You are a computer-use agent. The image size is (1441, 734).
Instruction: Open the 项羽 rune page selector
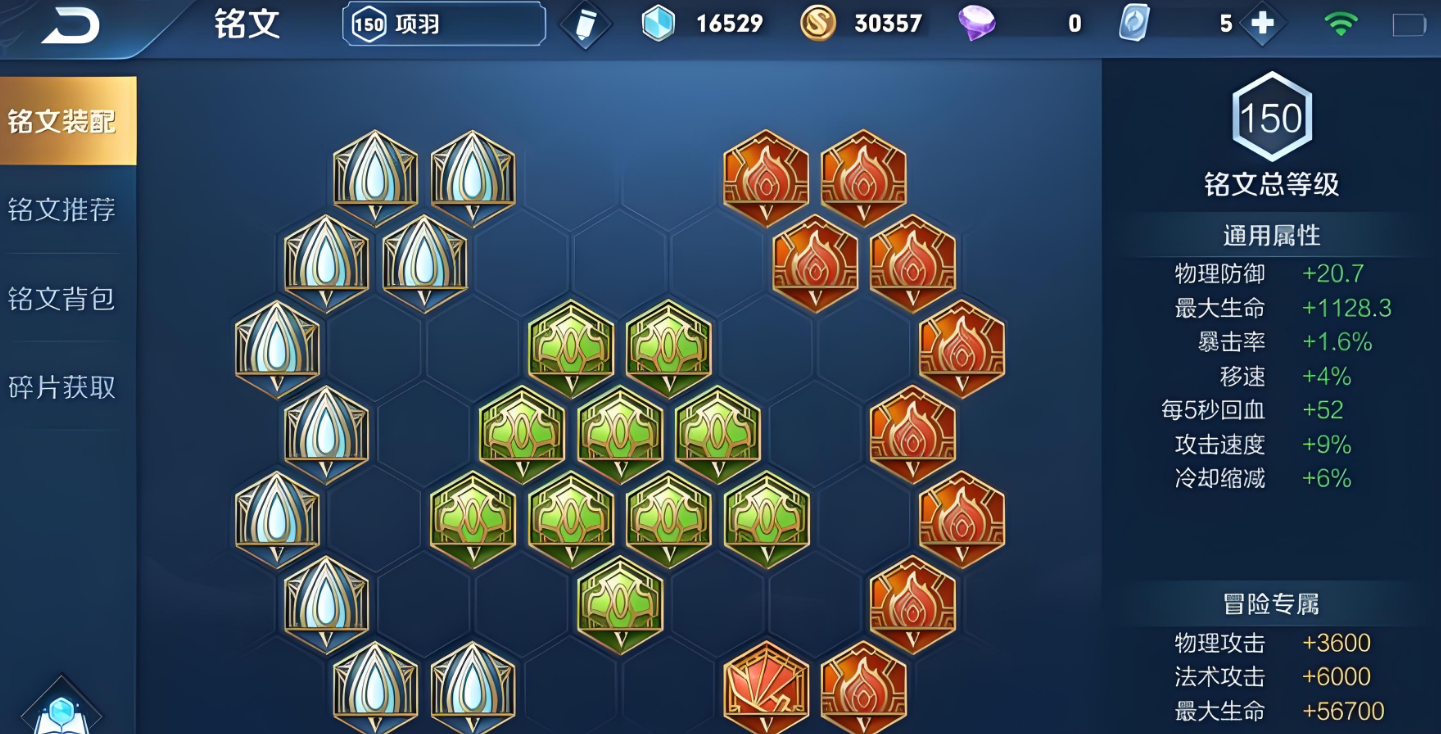coord(444,24)
